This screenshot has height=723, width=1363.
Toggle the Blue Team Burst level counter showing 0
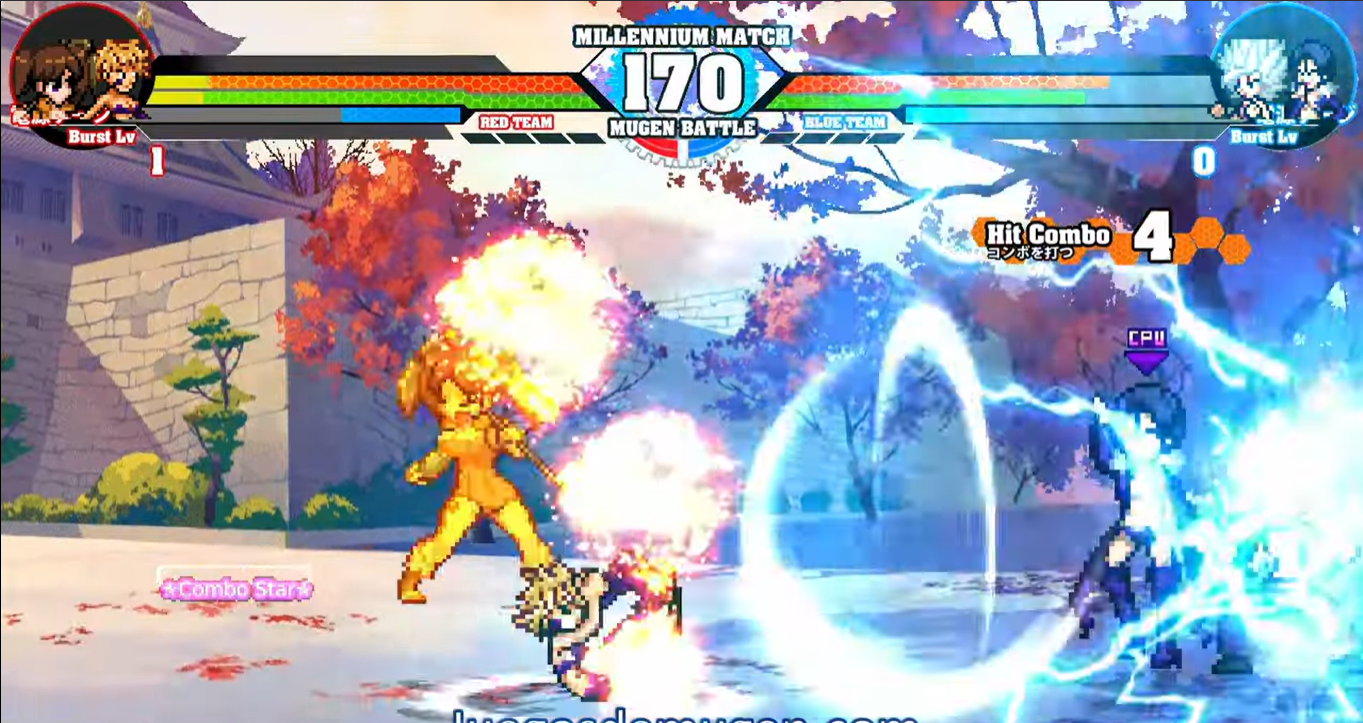1202,158
